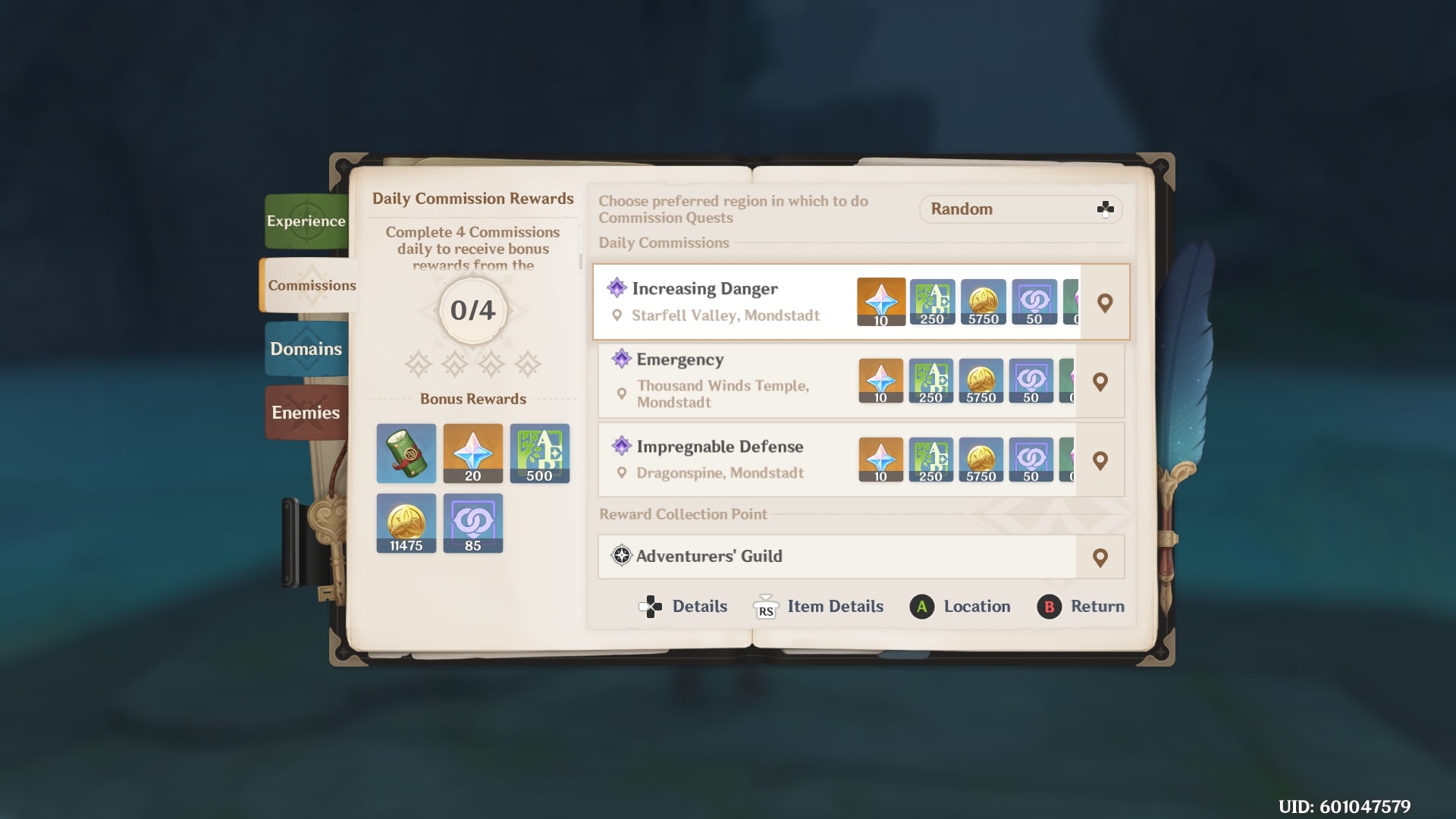Click the Adventurers' Guild emblem icon
The image size is (1456, 819).
(621, 556)
